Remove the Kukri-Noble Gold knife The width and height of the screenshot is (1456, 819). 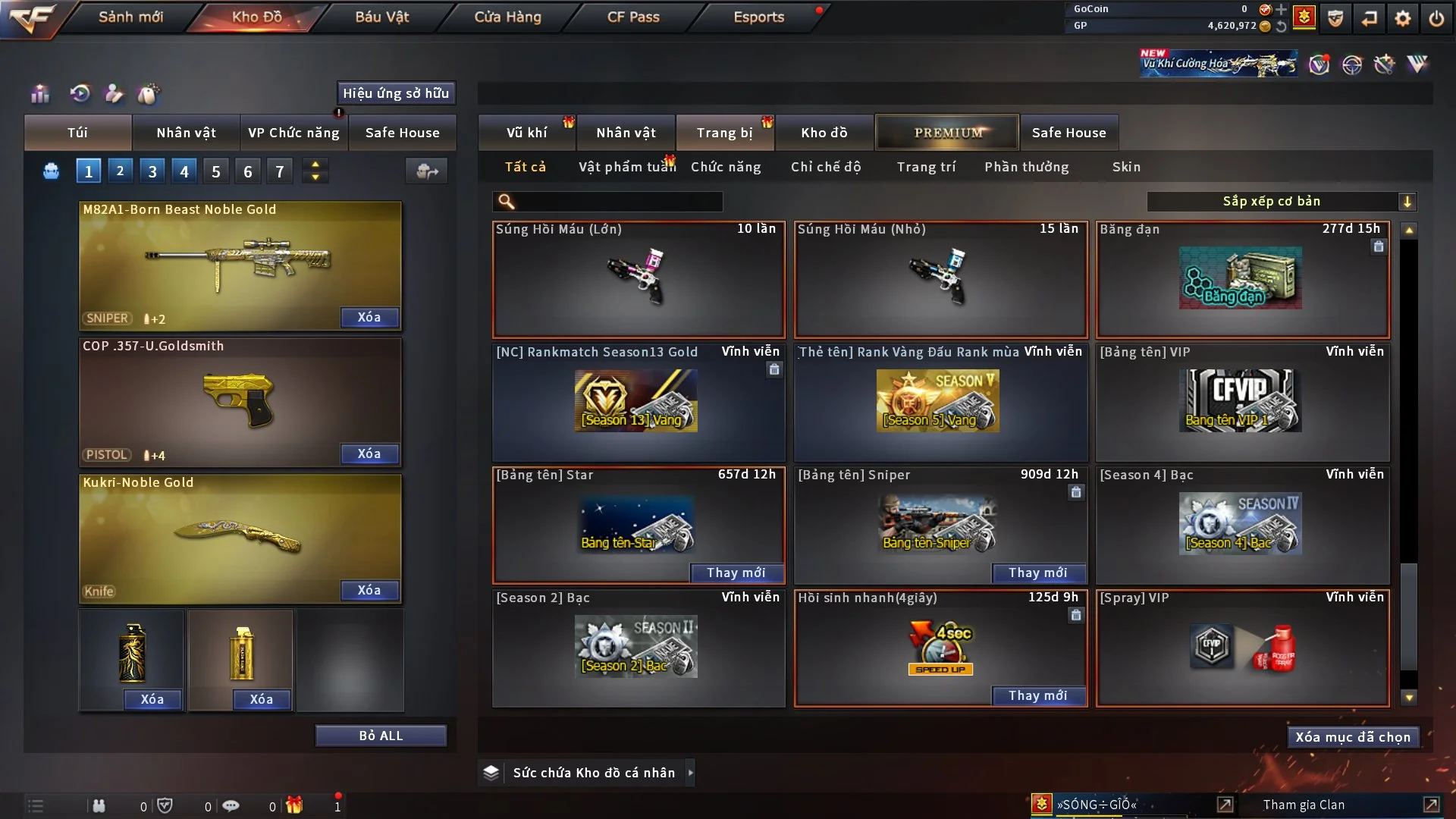coord(369,591)
